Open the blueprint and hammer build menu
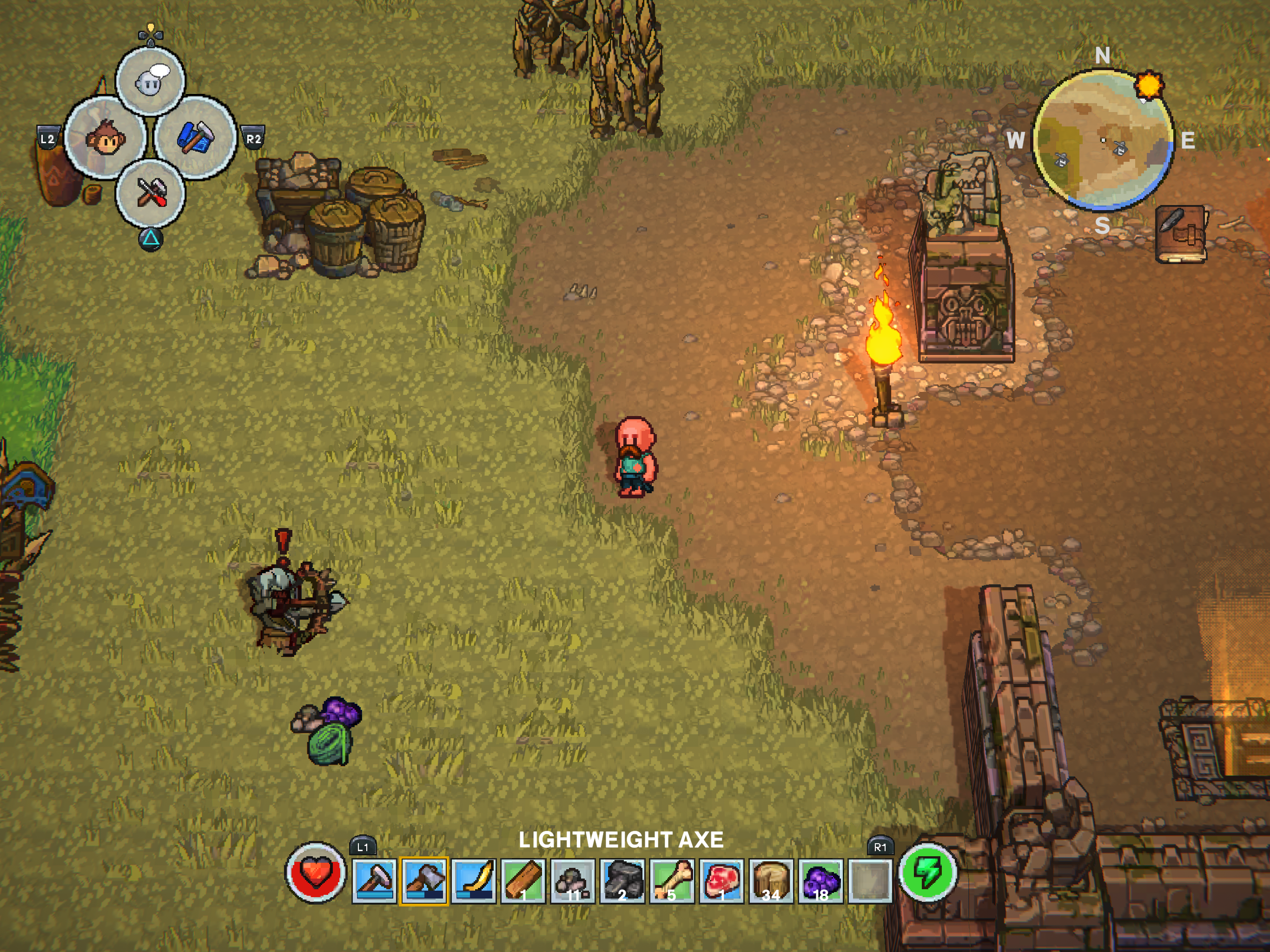 196,138
